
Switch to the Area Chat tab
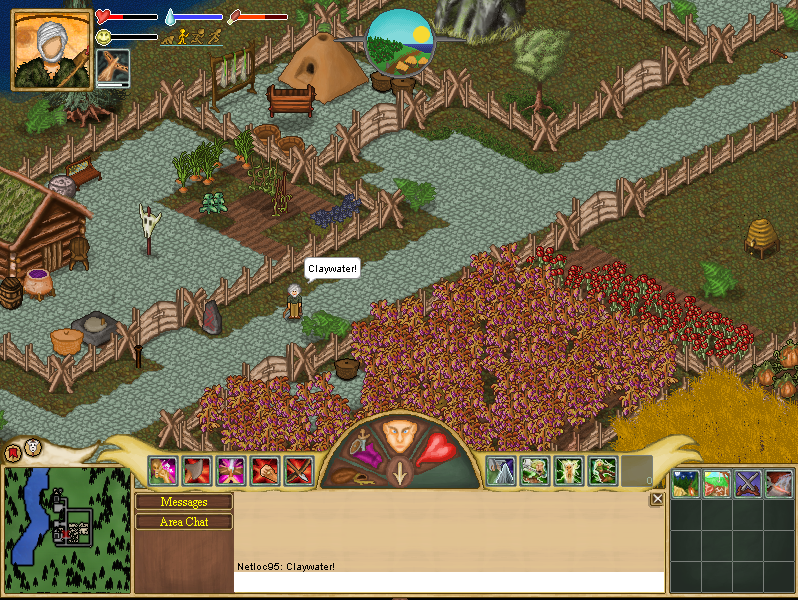click(184, 521)
